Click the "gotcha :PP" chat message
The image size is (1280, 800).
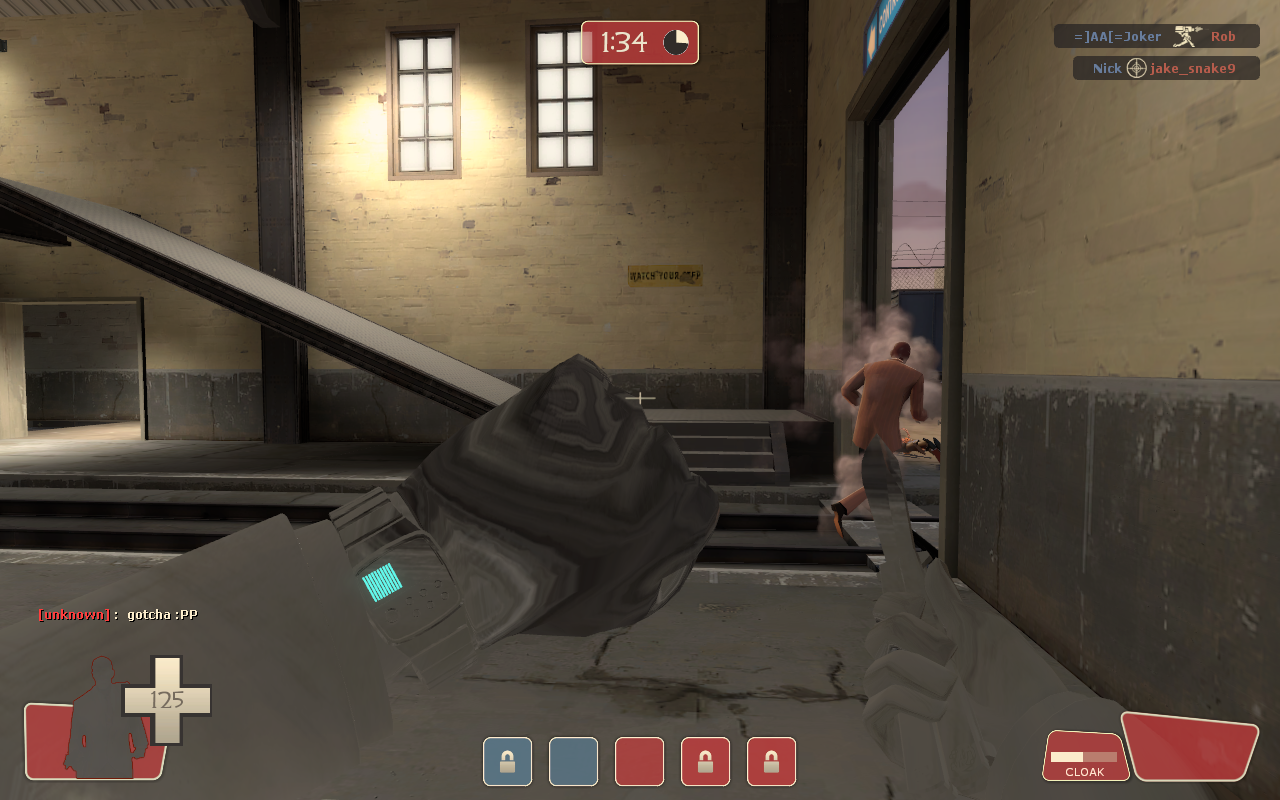click(x=118, y=614)
